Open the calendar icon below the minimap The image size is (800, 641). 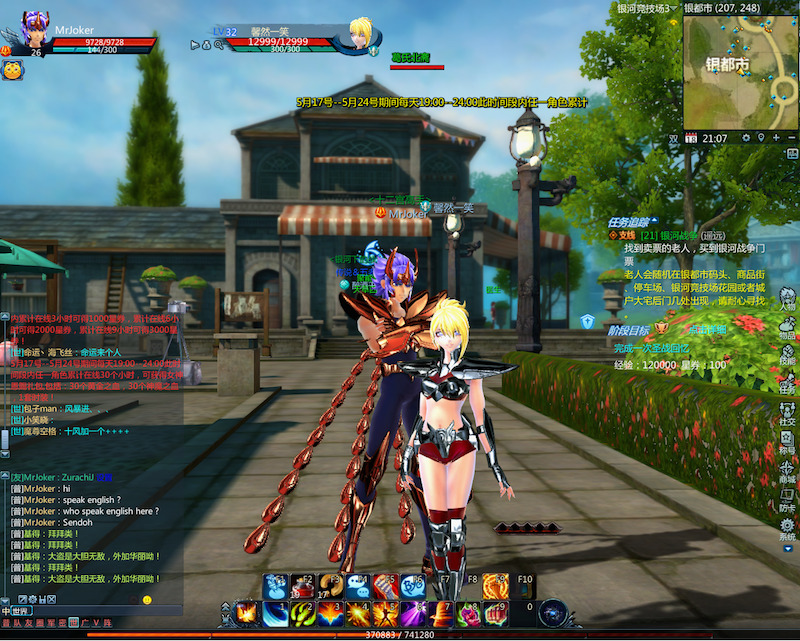pos(691,137)
